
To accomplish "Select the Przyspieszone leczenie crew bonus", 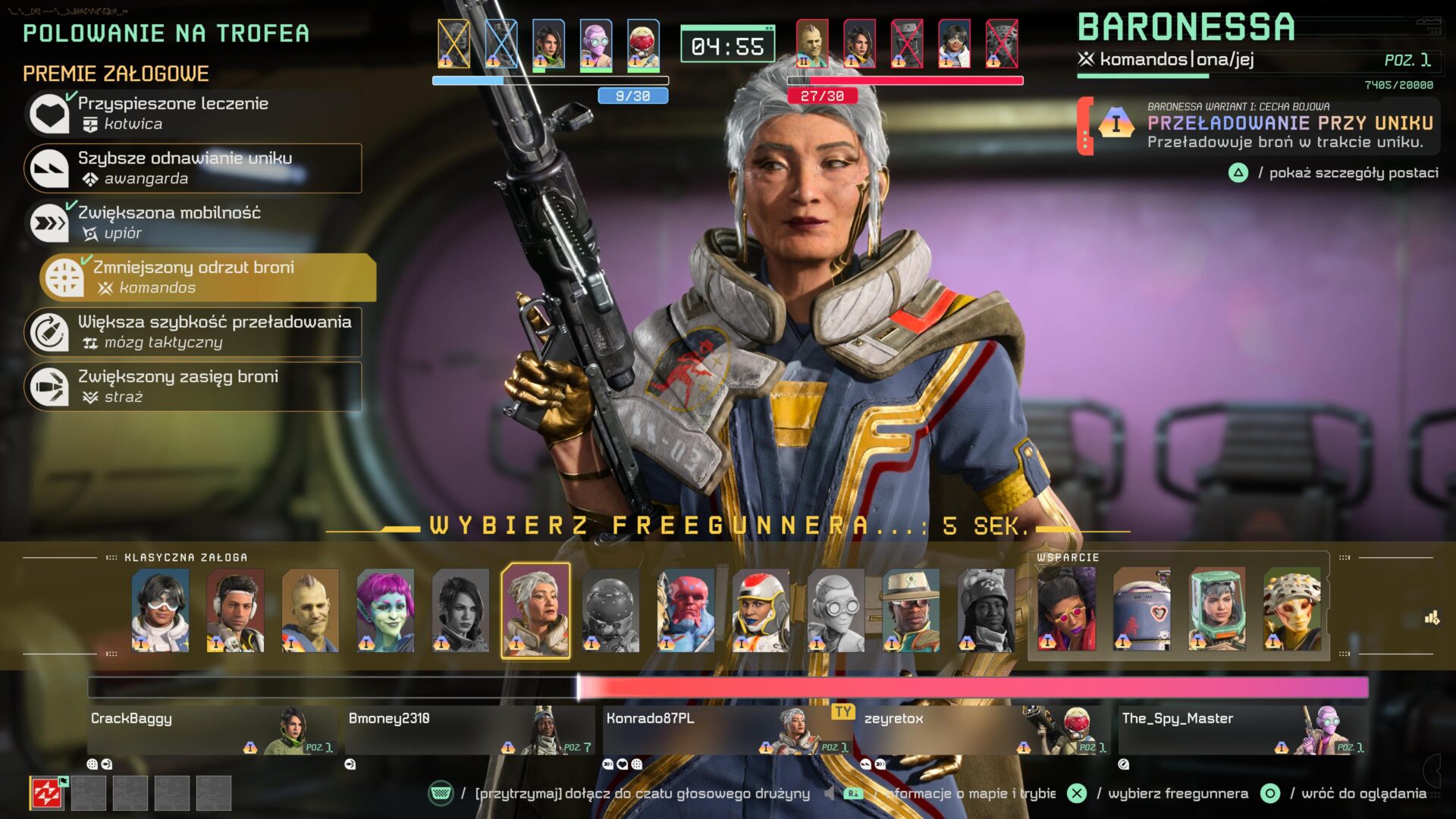I will tap(193, 114).
